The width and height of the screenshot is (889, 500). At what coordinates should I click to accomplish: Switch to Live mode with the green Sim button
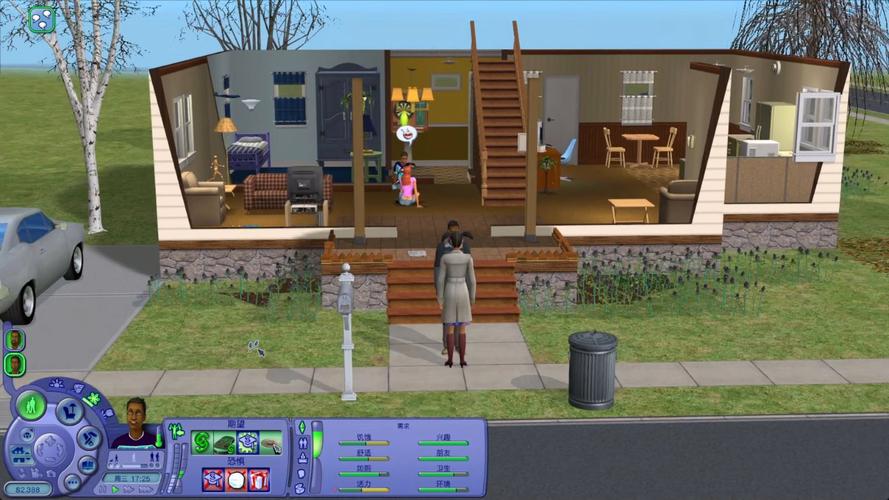click(31, 406)
